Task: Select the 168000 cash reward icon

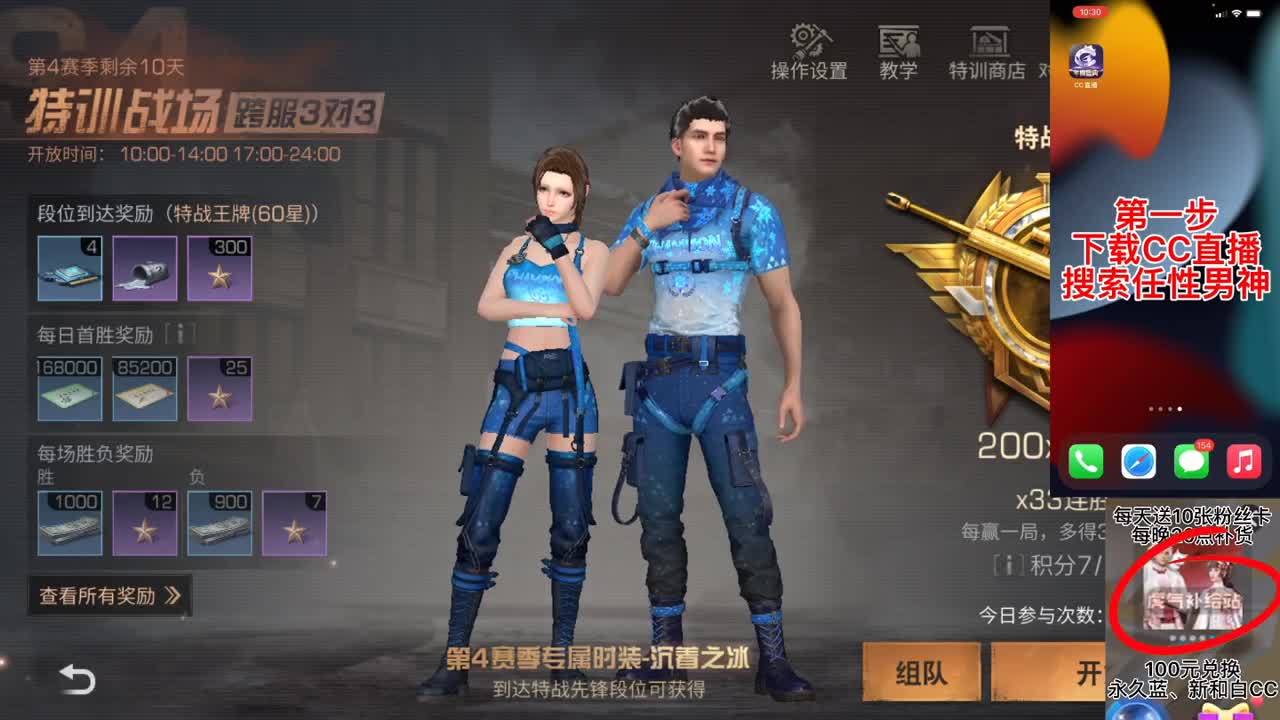Action: [x=68, y=389]
